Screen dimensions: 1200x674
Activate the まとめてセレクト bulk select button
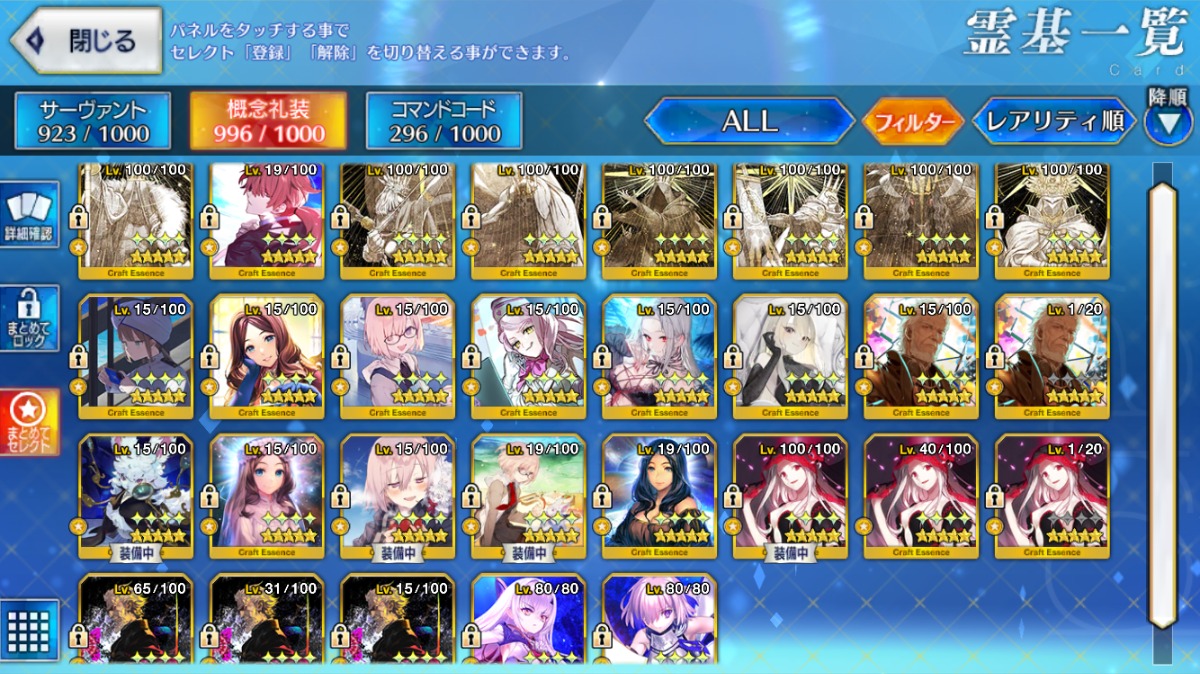[30, 423]
